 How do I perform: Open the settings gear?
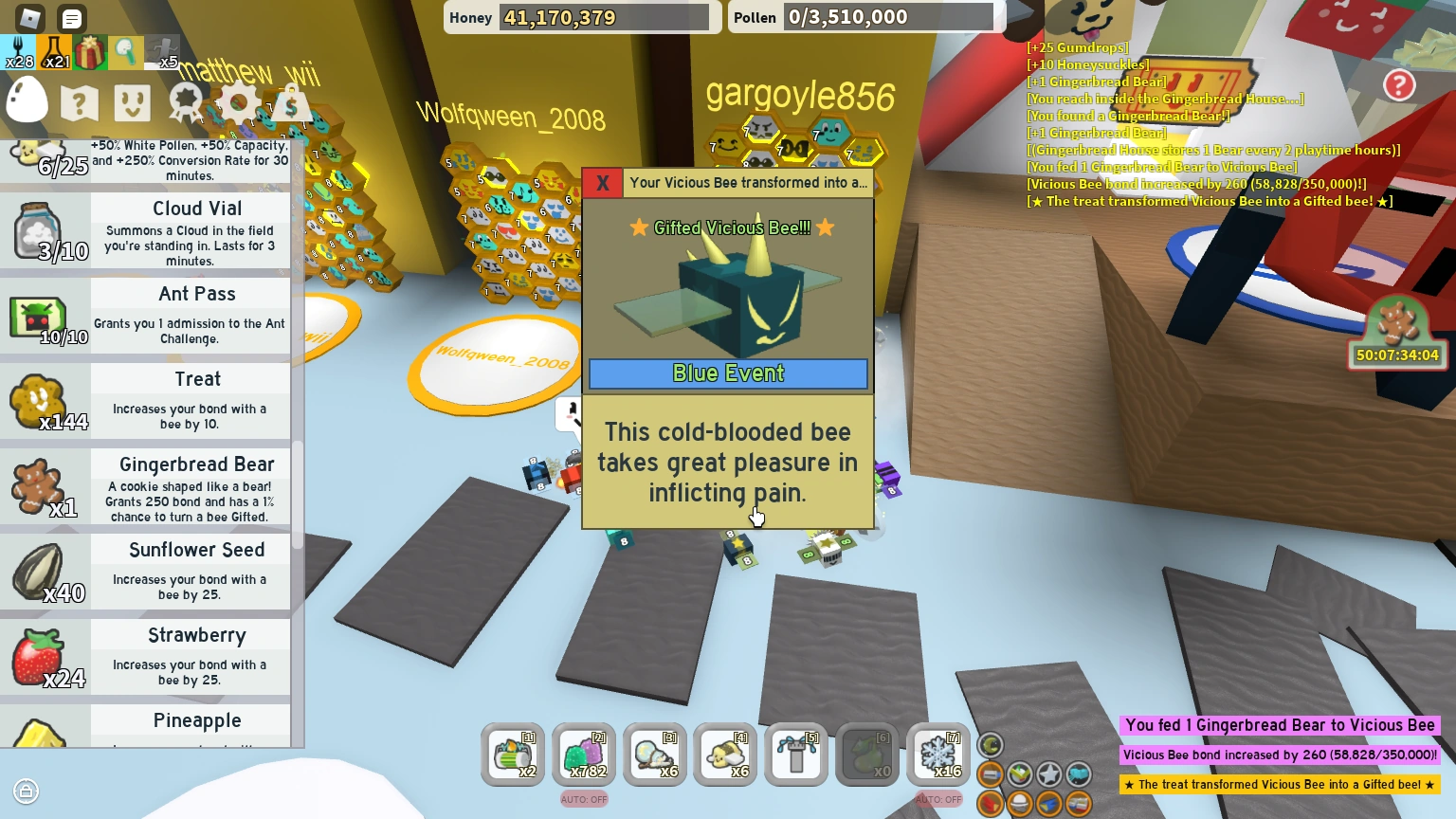point(239,102)
